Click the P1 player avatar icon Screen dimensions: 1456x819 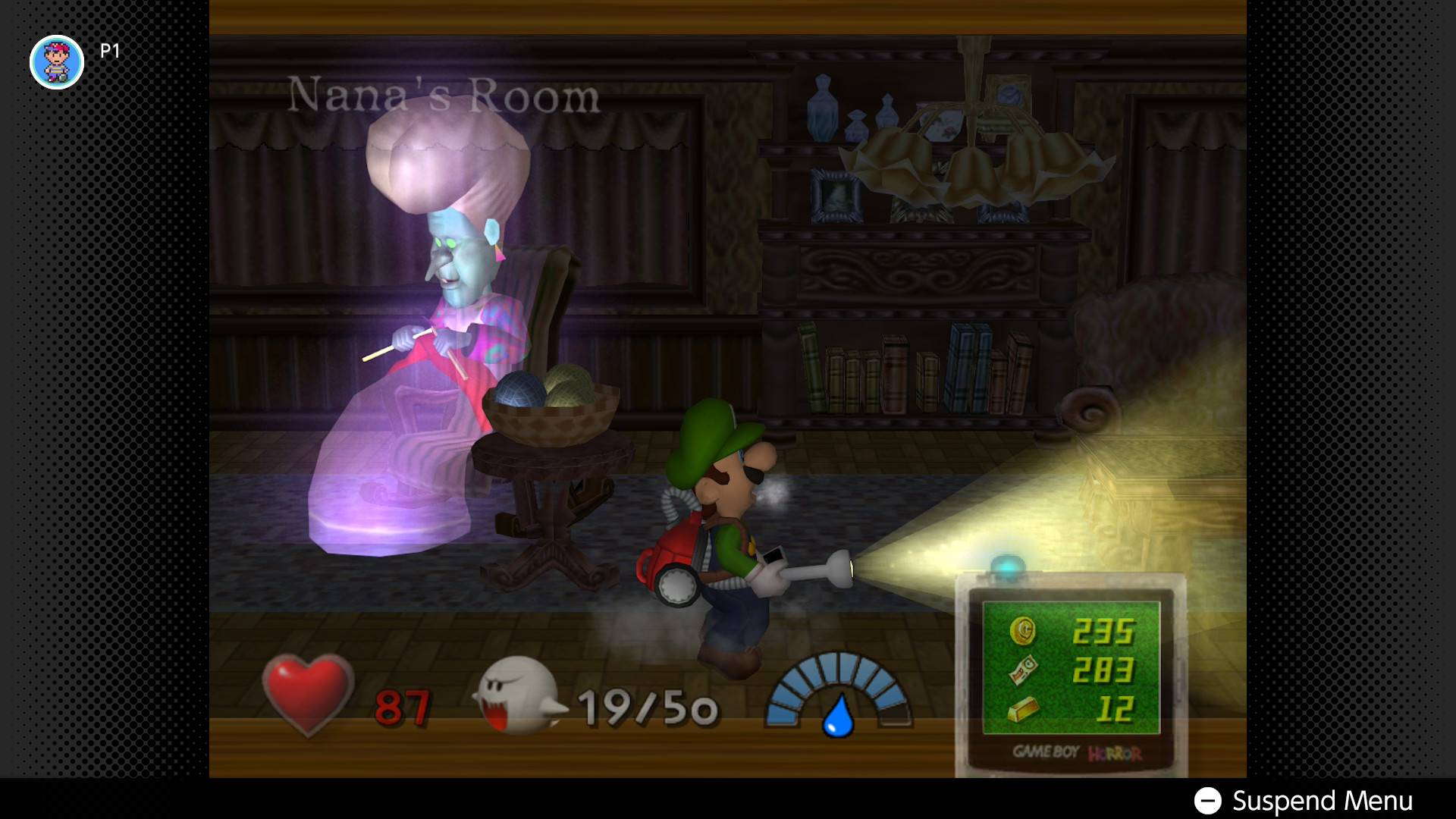57,61
